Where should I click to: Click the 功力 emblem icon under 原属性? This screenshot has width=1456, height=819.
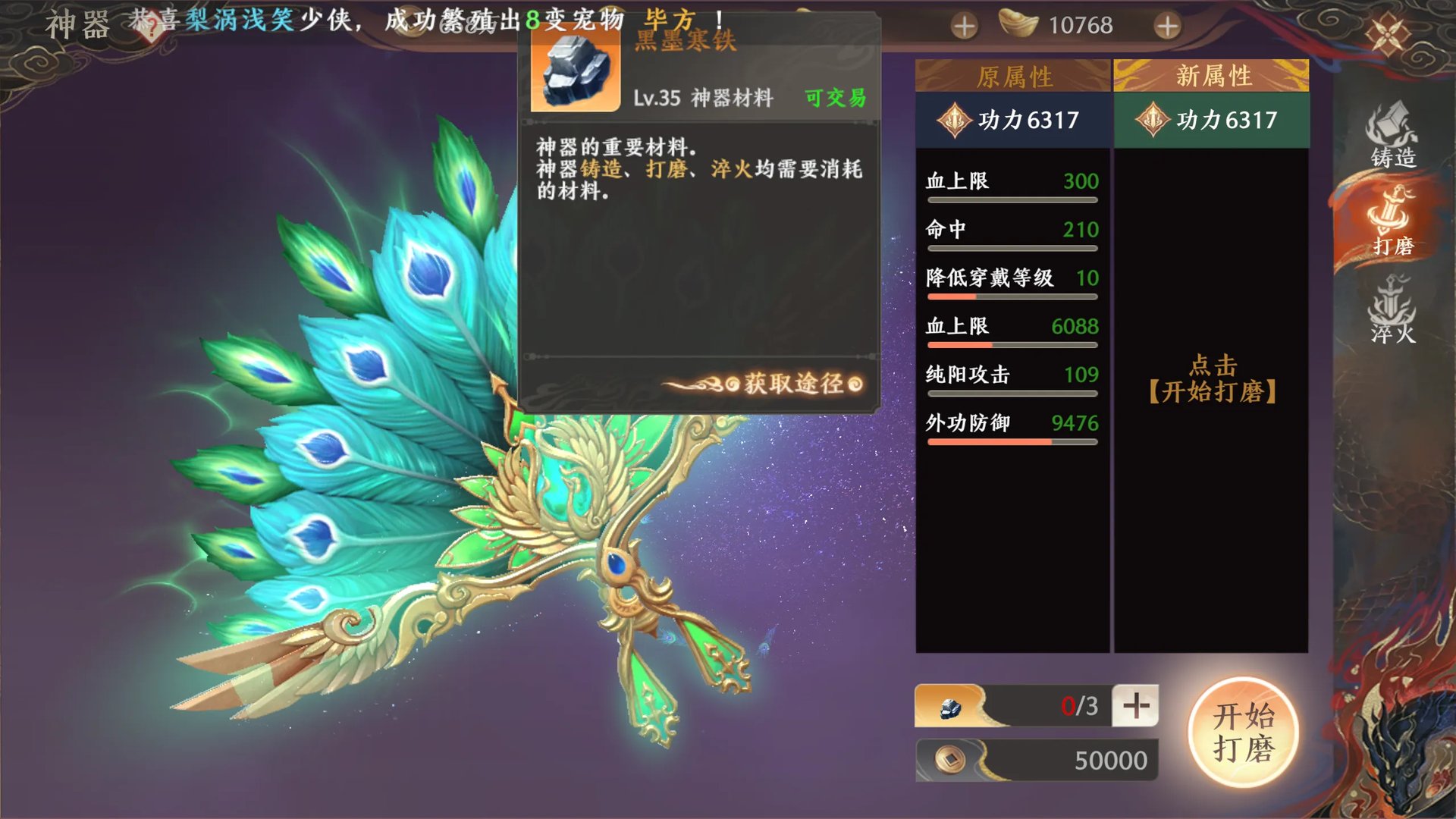pos(954,120)
